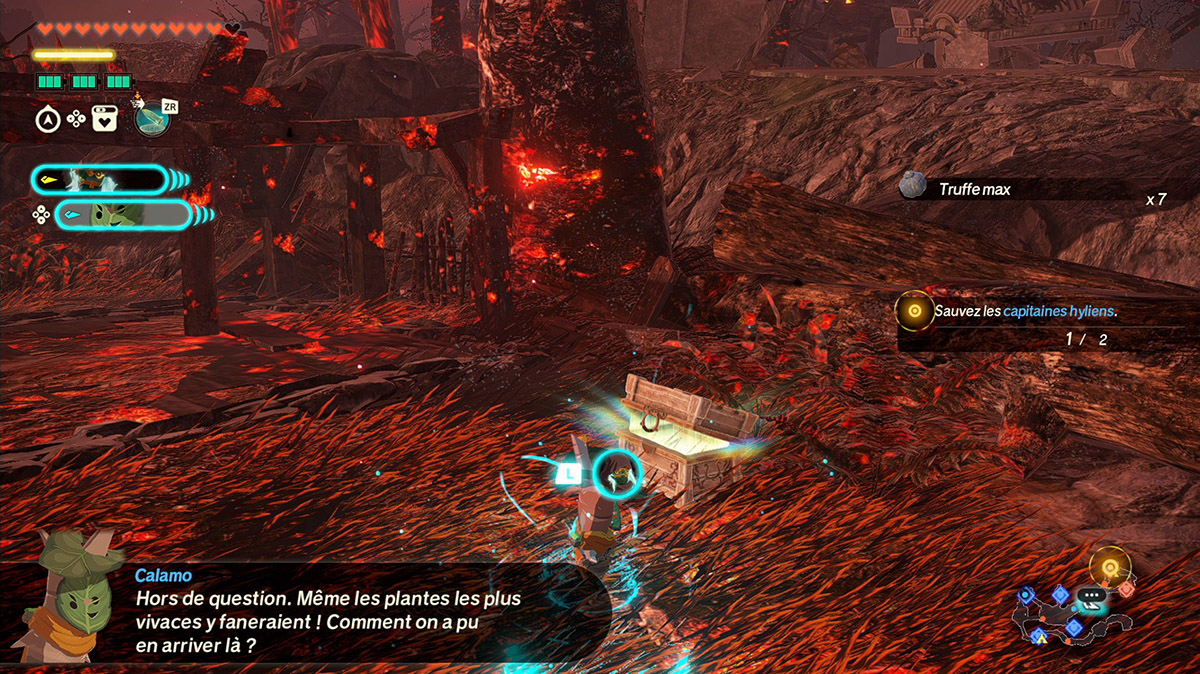Click the red diamond outpost on minimap
This screenshot has height=674, width=1200.
(1126, 590)
